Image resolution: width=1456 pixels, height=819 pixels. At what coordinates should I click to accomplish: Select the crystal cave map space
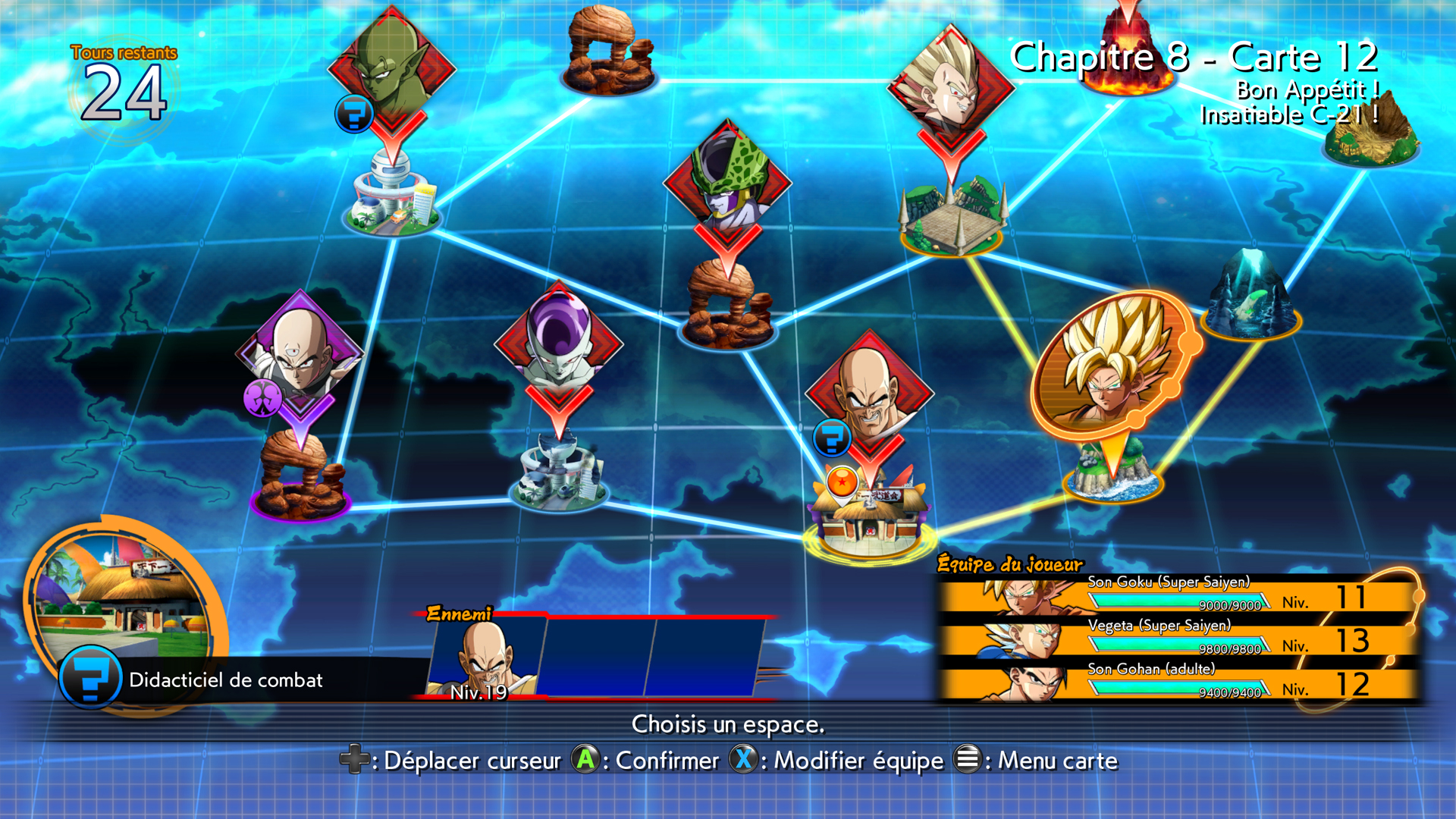tap(1251, 296)
